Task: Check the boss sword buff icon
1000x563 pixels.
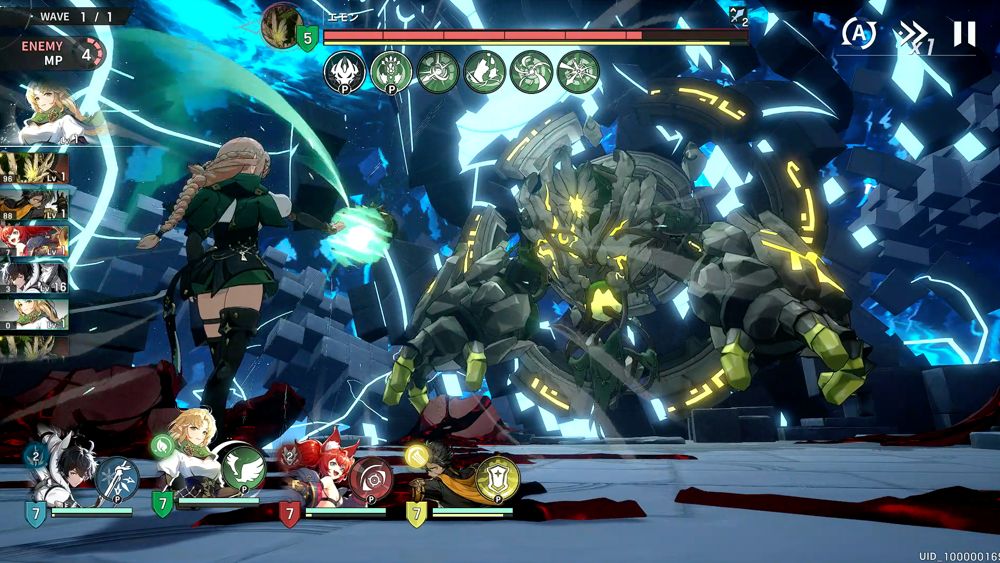Action: [x=739, y=15]
